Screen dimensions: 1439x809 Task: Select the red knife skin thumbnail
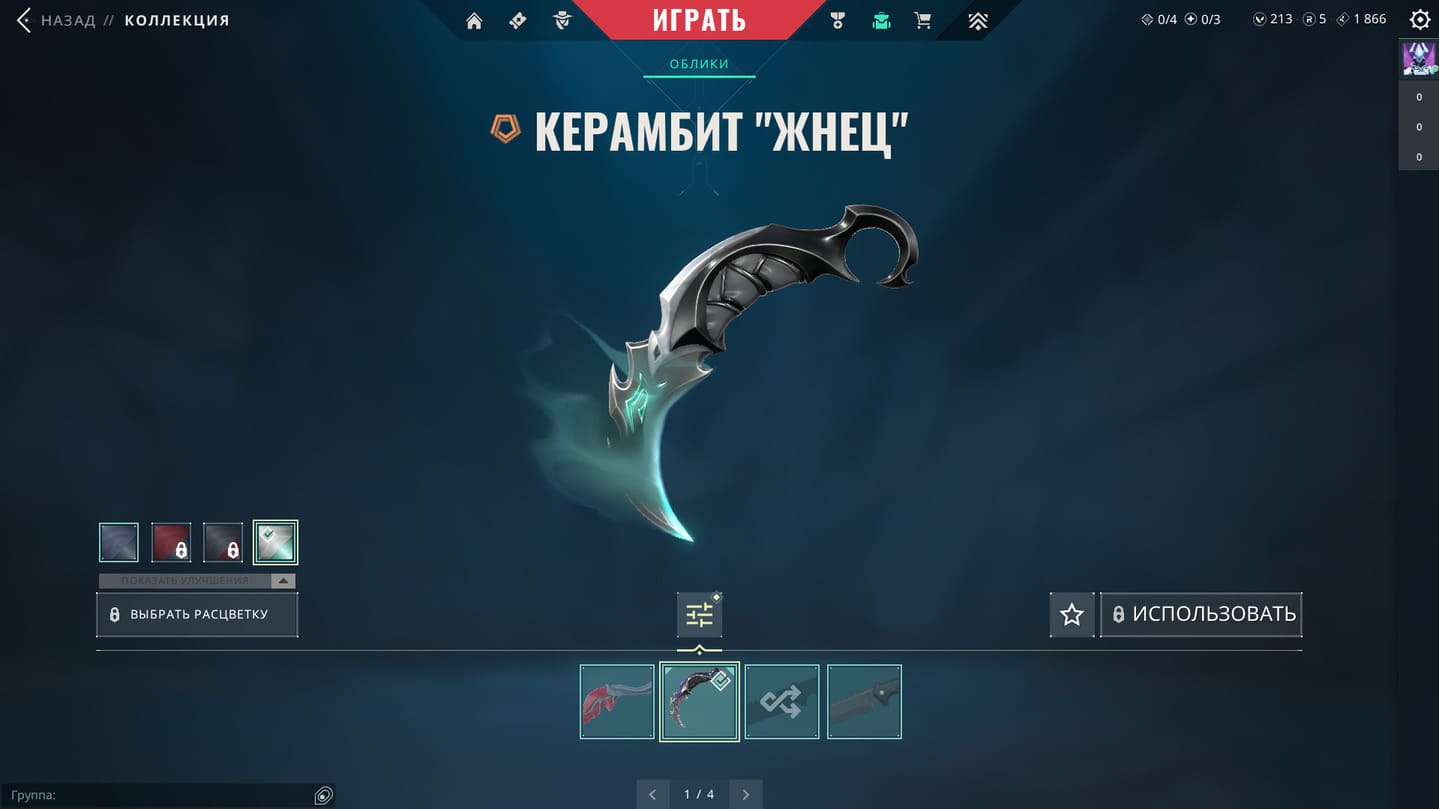click(617, 702)
